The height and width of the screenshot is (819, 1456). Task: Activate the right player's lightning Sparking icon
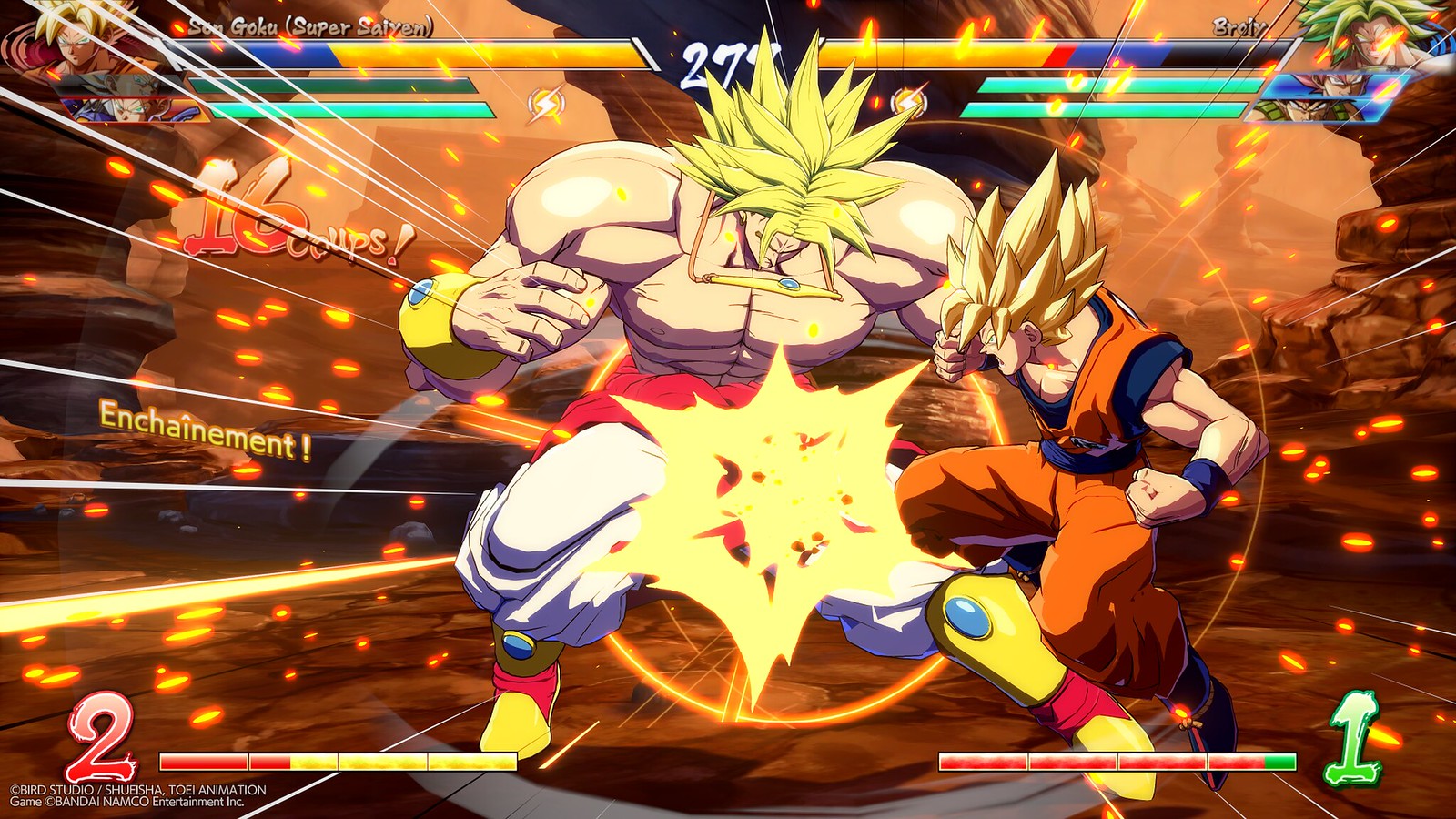coord(907,103)
